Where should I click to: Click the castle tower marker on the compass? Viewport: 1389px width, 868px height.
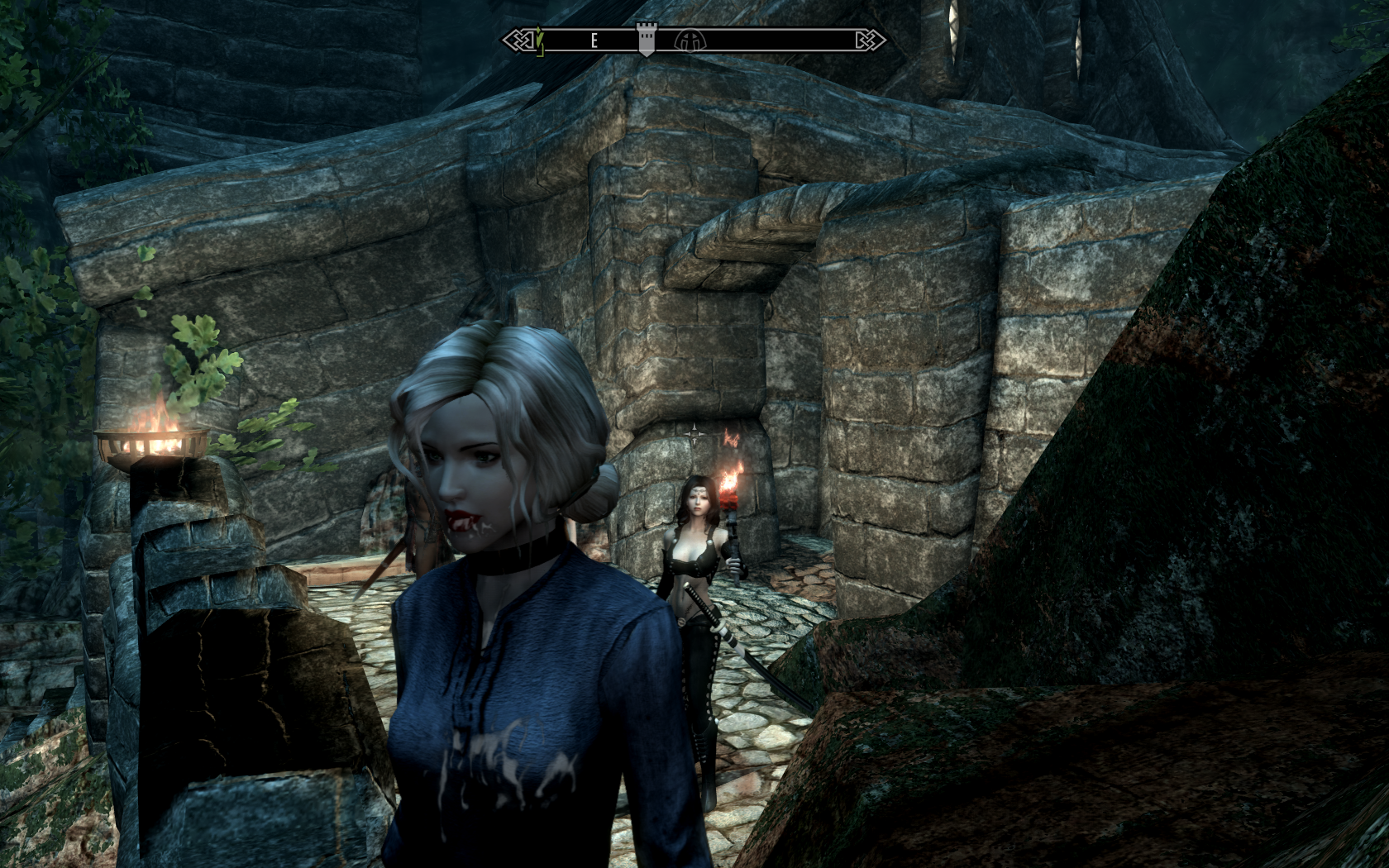(x=646, y=38)
